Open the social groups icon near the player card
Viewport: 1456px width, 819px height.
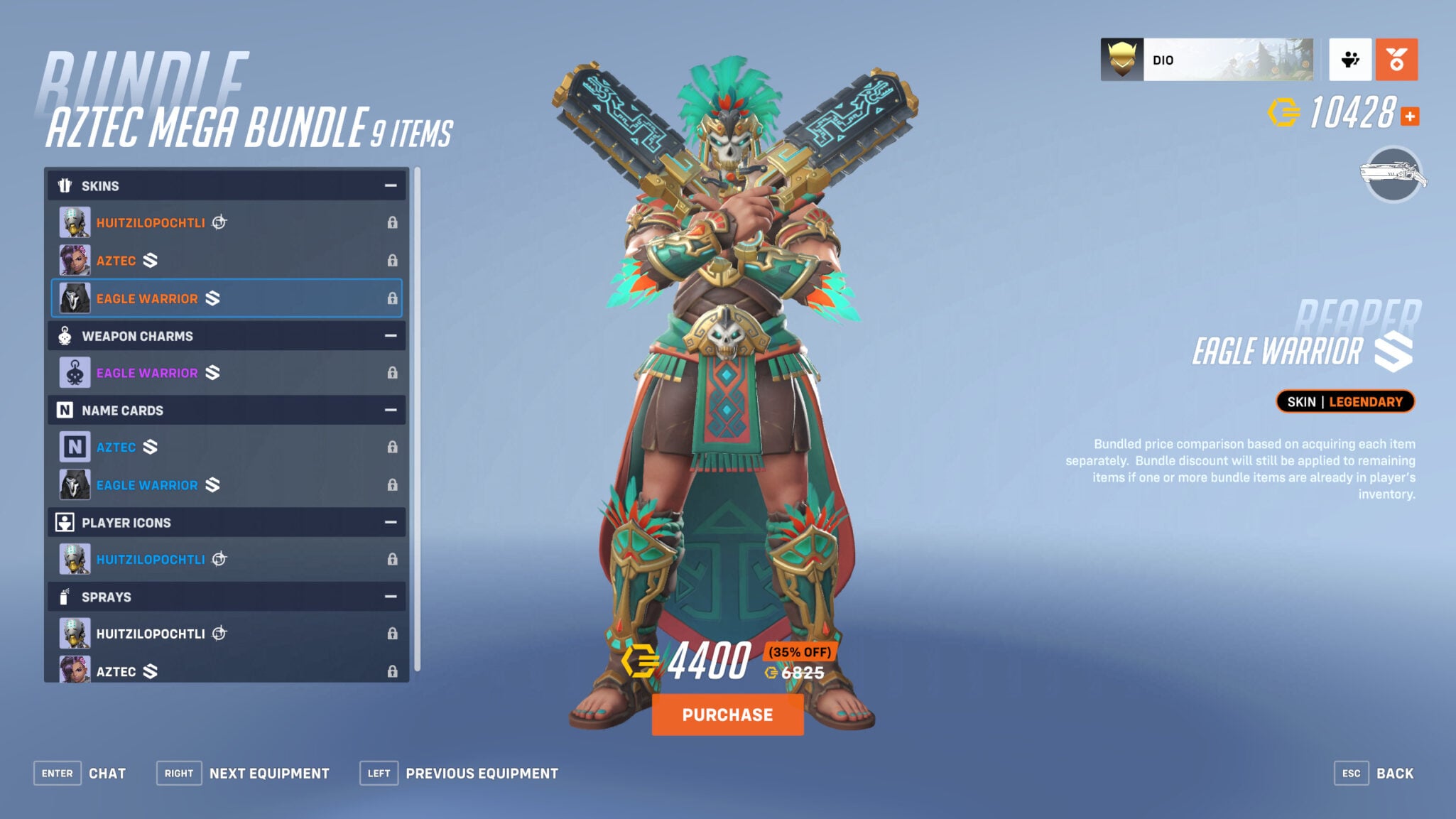(x=1350, y=60)
